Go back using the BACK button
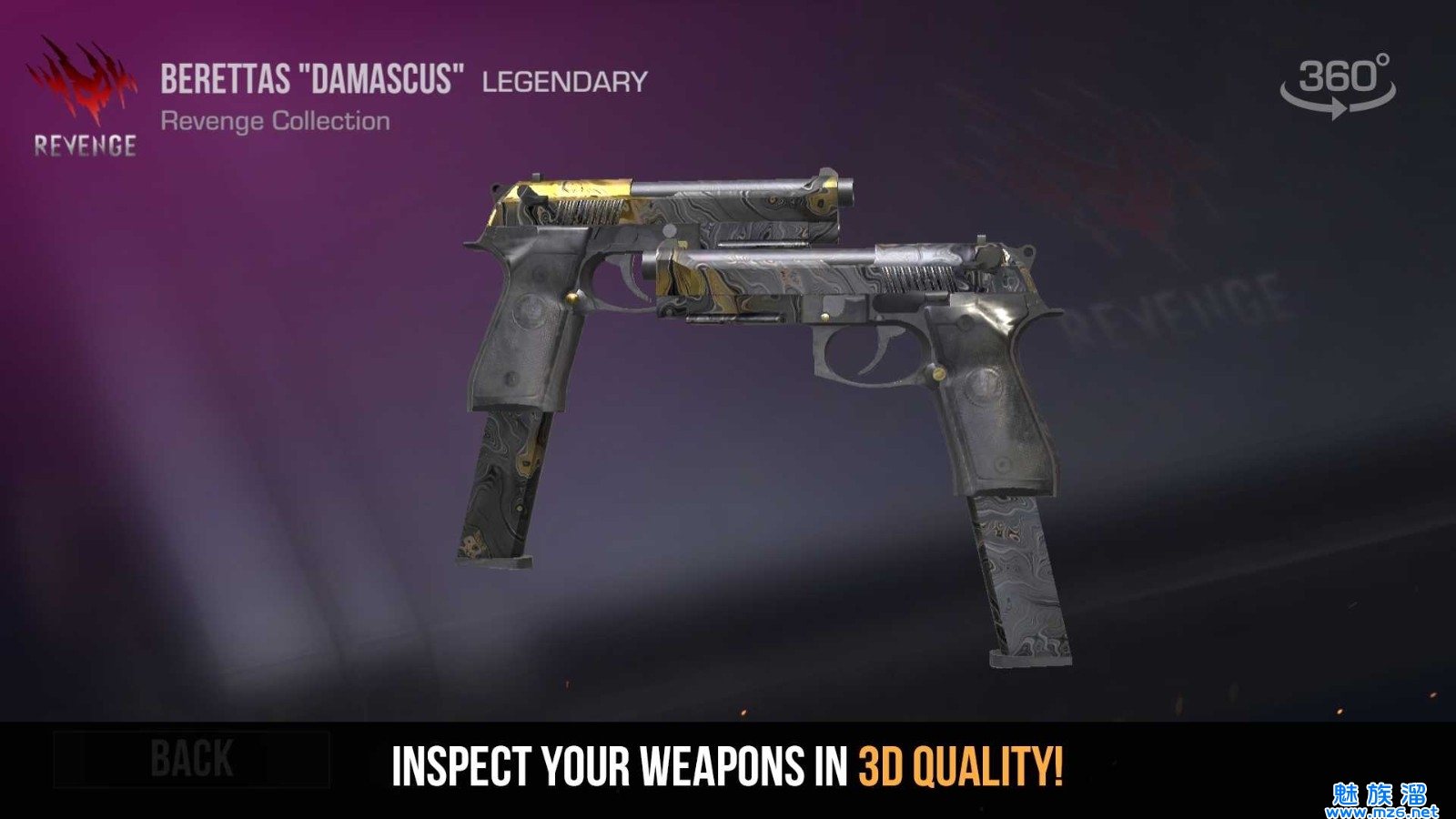The width and height of the screenshot is (1456, 819). pyautogui.click(x=191, y=759)
